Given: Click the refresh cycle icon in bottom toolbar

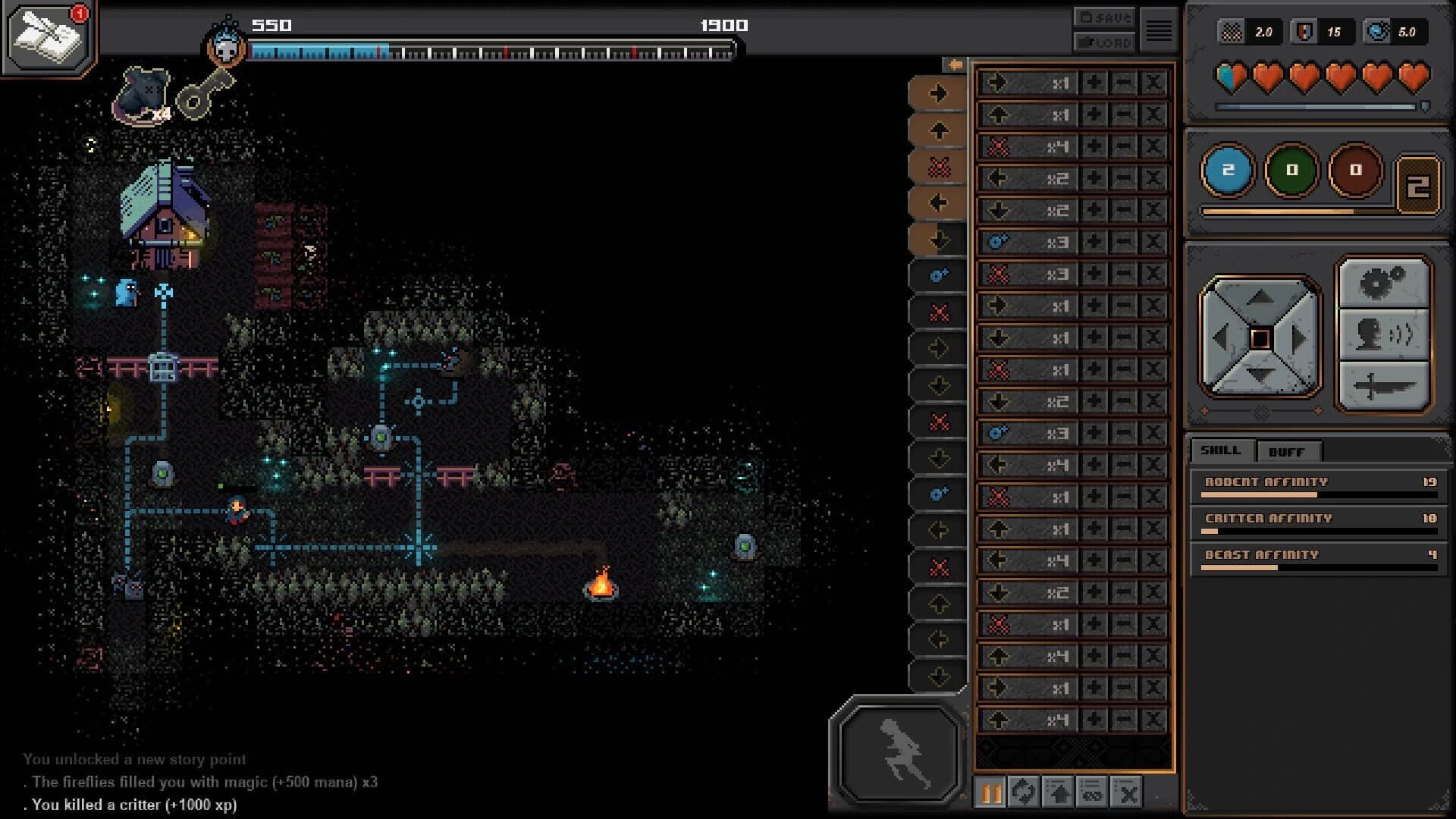Looking at the screenshot, I should click(x=1025, y=793).
